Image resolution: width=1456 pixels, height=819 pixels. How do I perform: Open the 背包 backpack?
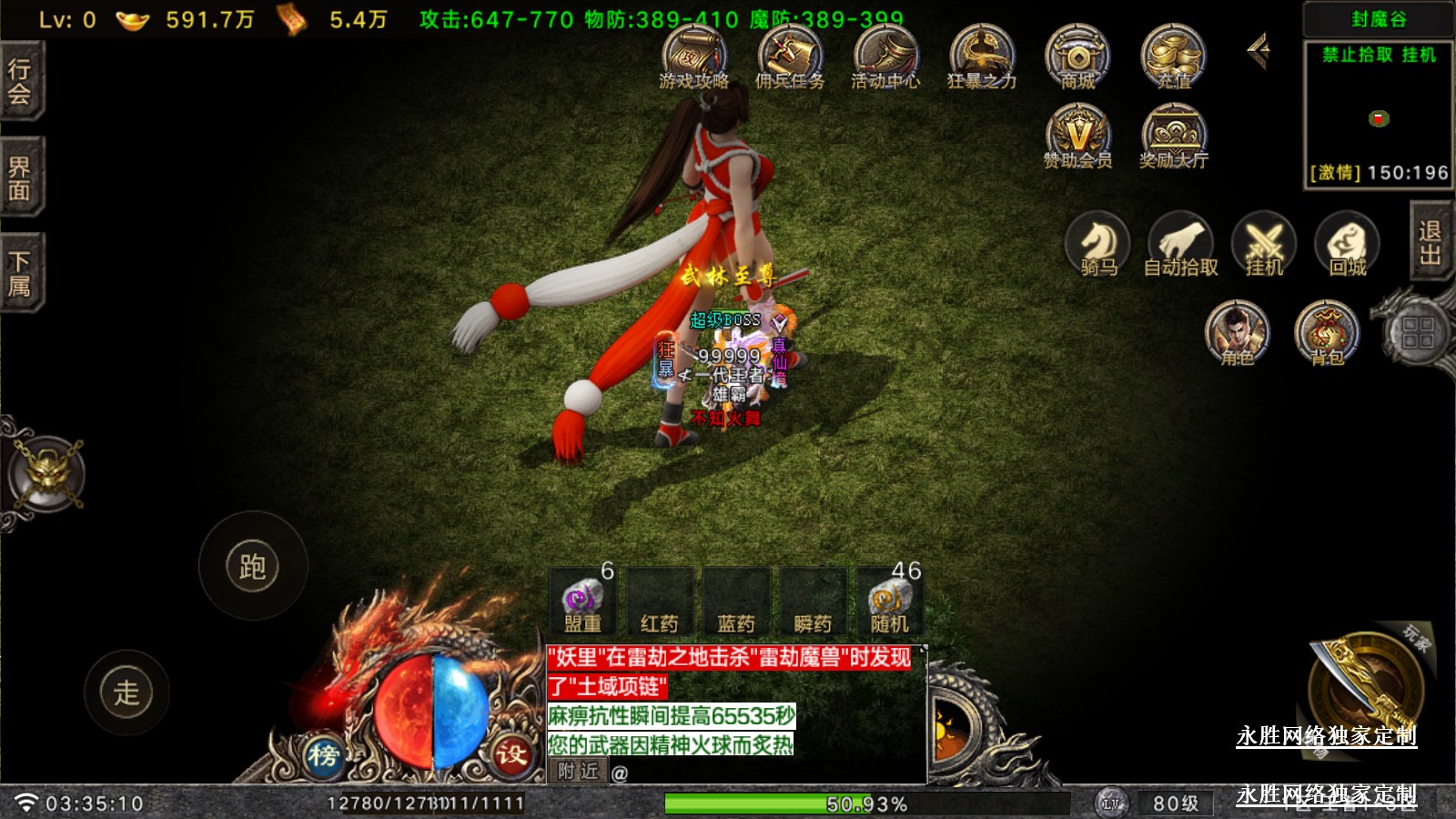click(x=1327, y=332)
